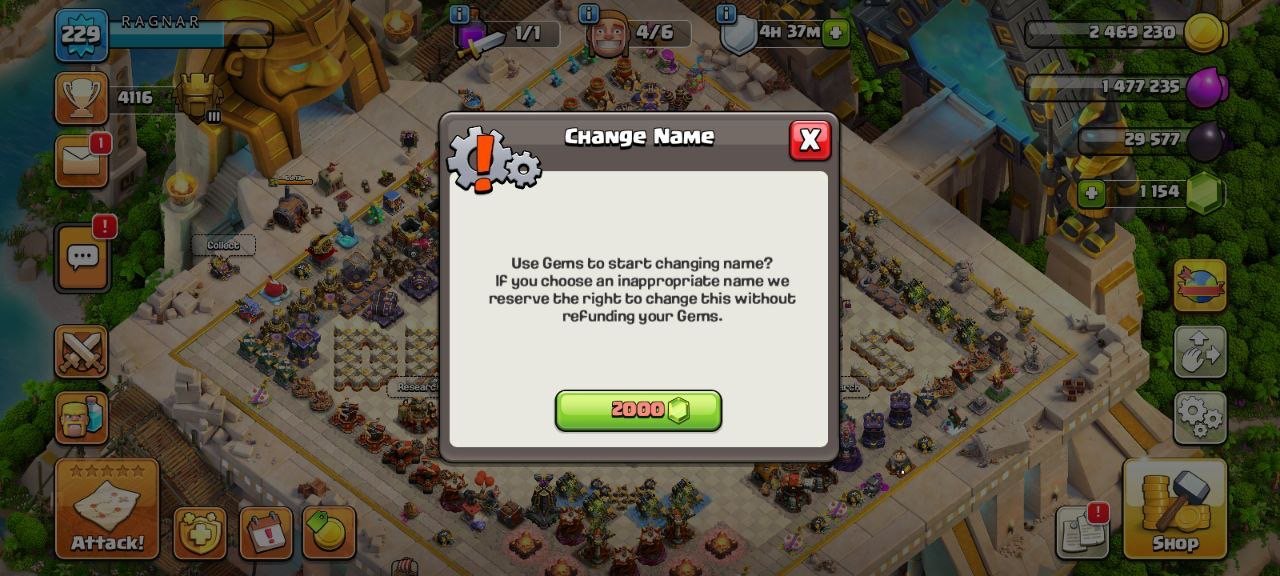Screen dimensions: 1280x576
Task: Open the globe with ribbon button
Action: pos(1200,286)
